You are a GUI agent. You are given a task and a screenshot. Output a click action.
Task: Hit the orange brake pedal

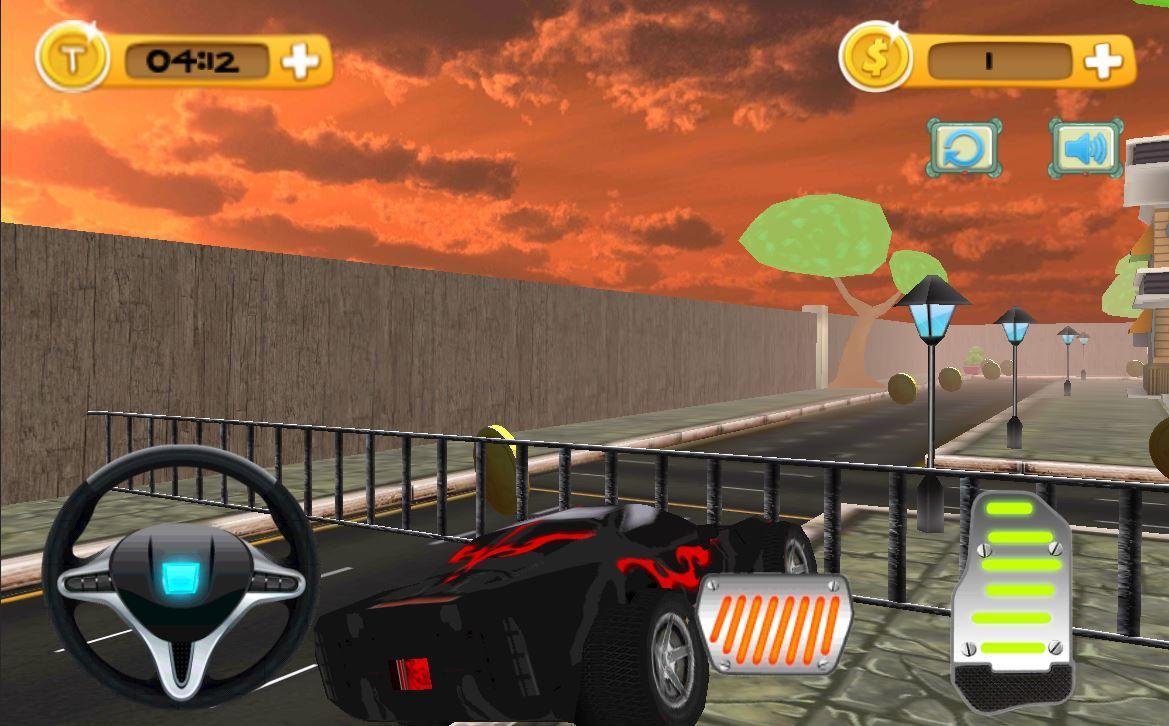click(x=773, y=620)
